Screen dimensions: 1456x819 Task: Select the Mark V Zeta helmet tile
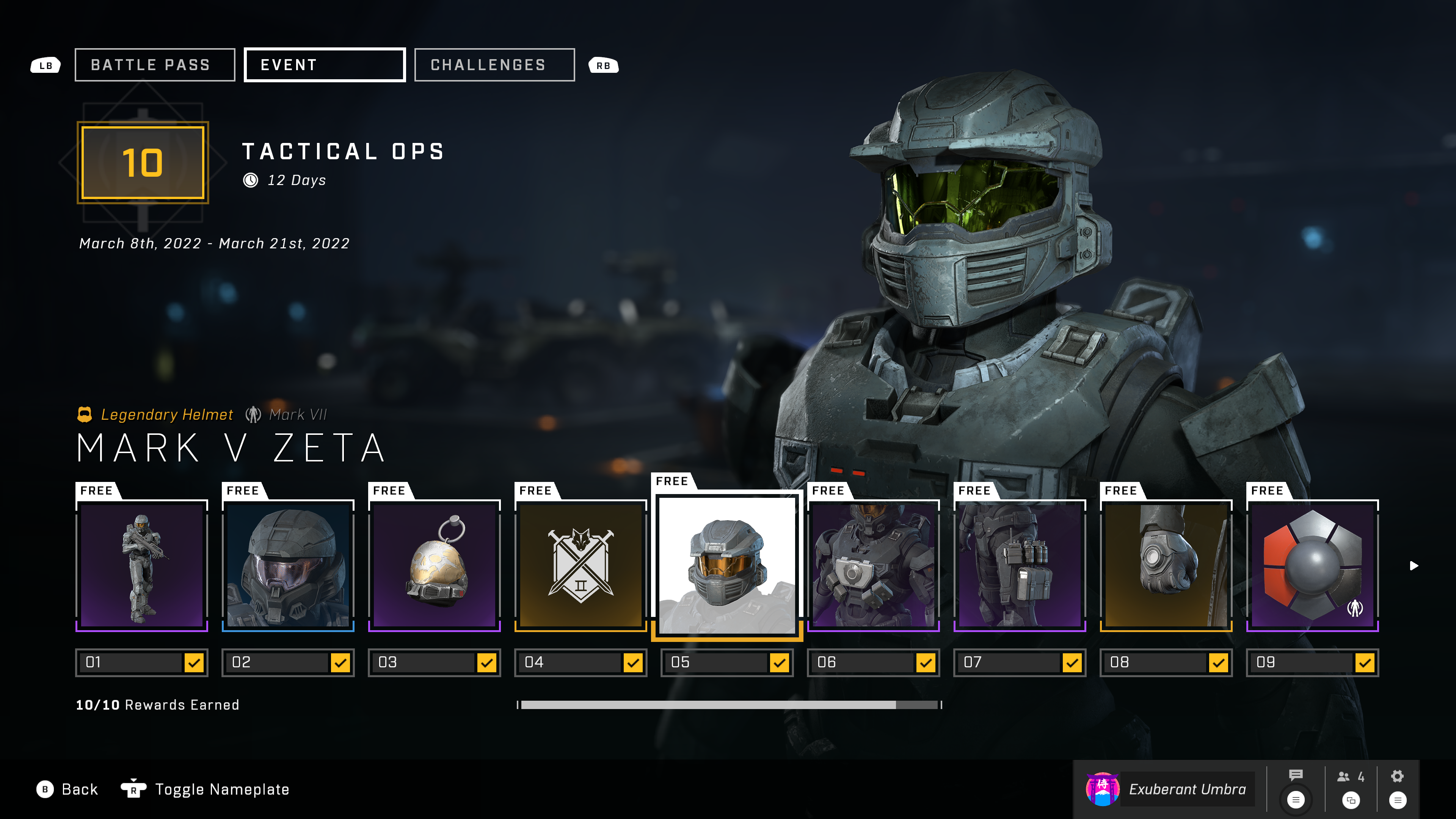pyautogui.click(x=727, y=565)
